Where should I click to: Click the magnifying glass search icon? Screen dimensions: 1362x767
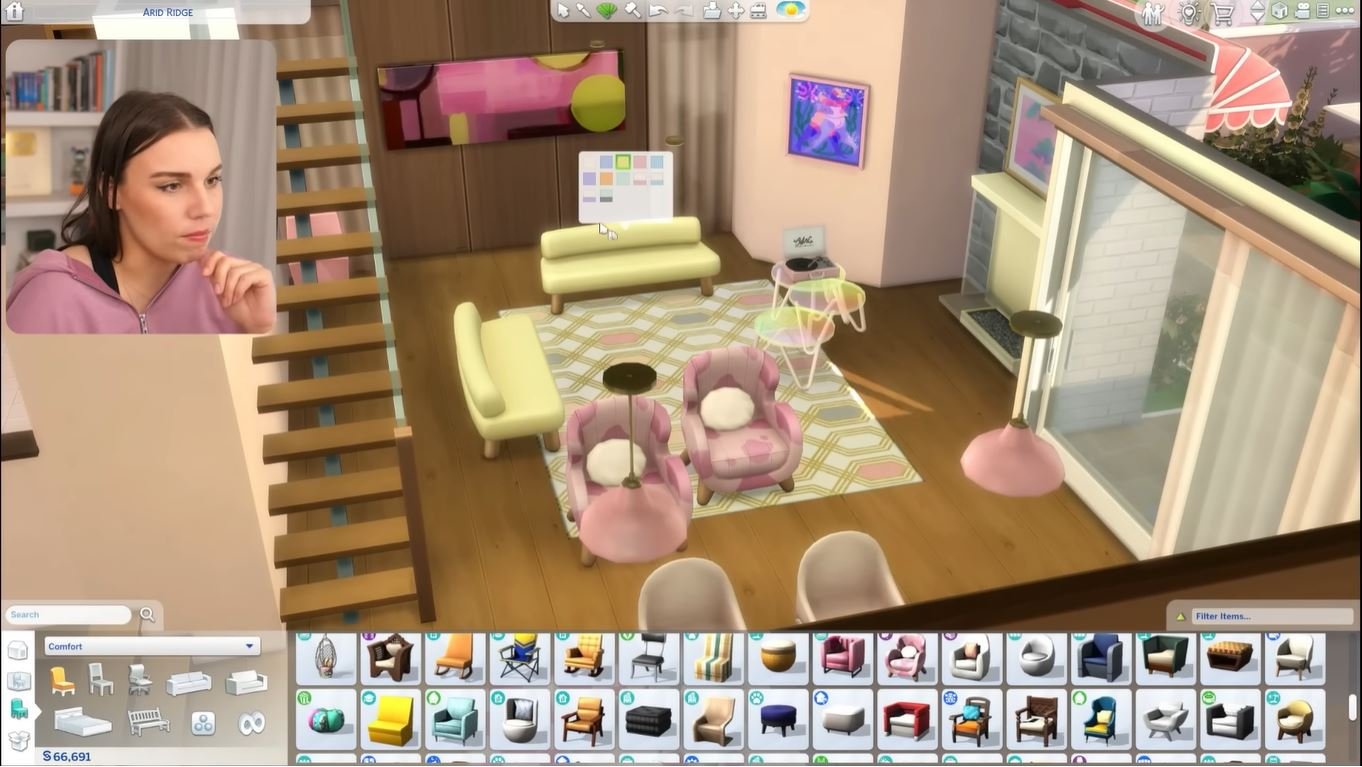[x=146, y=613]
